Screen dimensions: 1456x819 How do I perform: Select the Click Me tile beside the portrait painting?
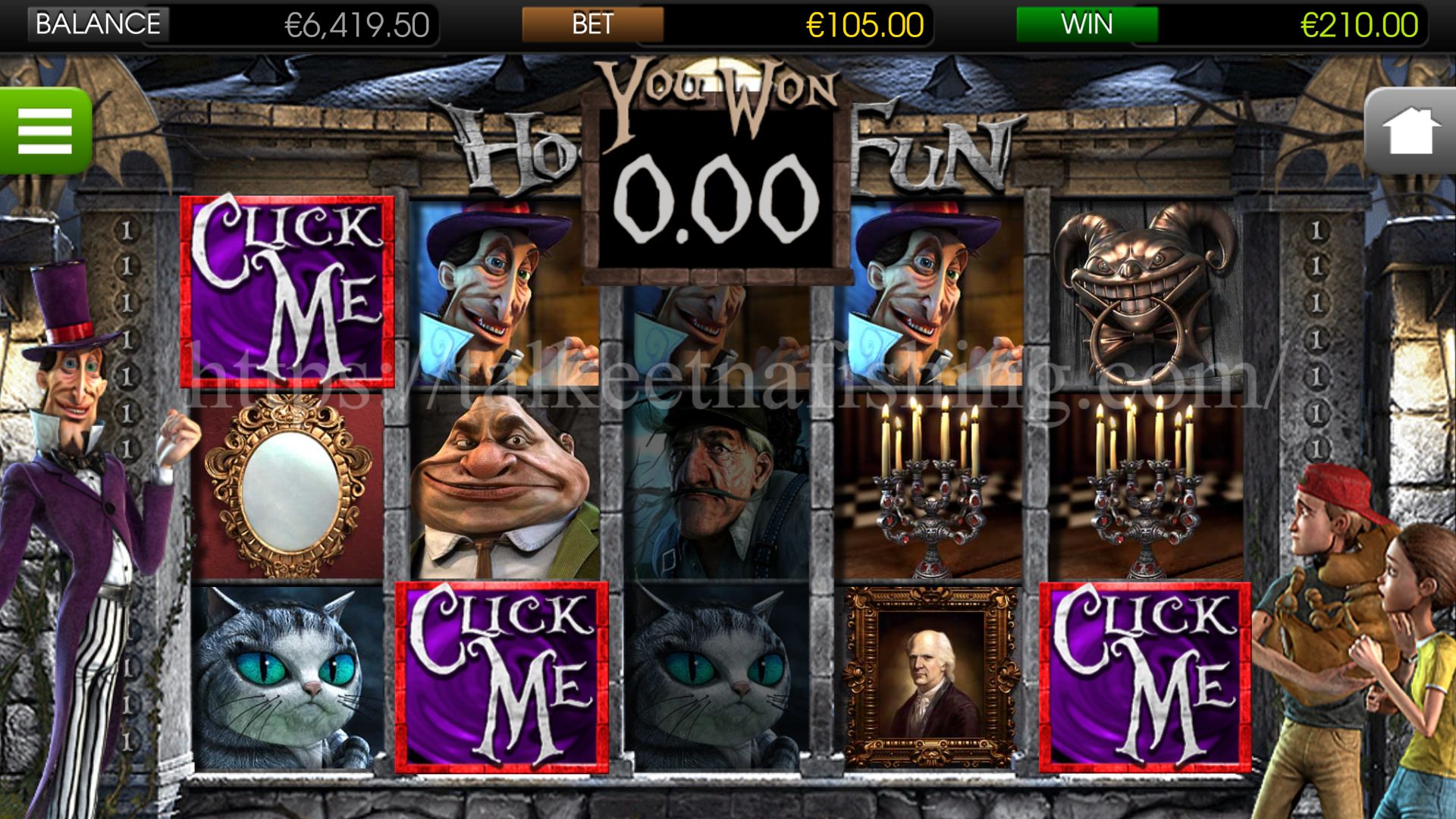click(1144, 677)
